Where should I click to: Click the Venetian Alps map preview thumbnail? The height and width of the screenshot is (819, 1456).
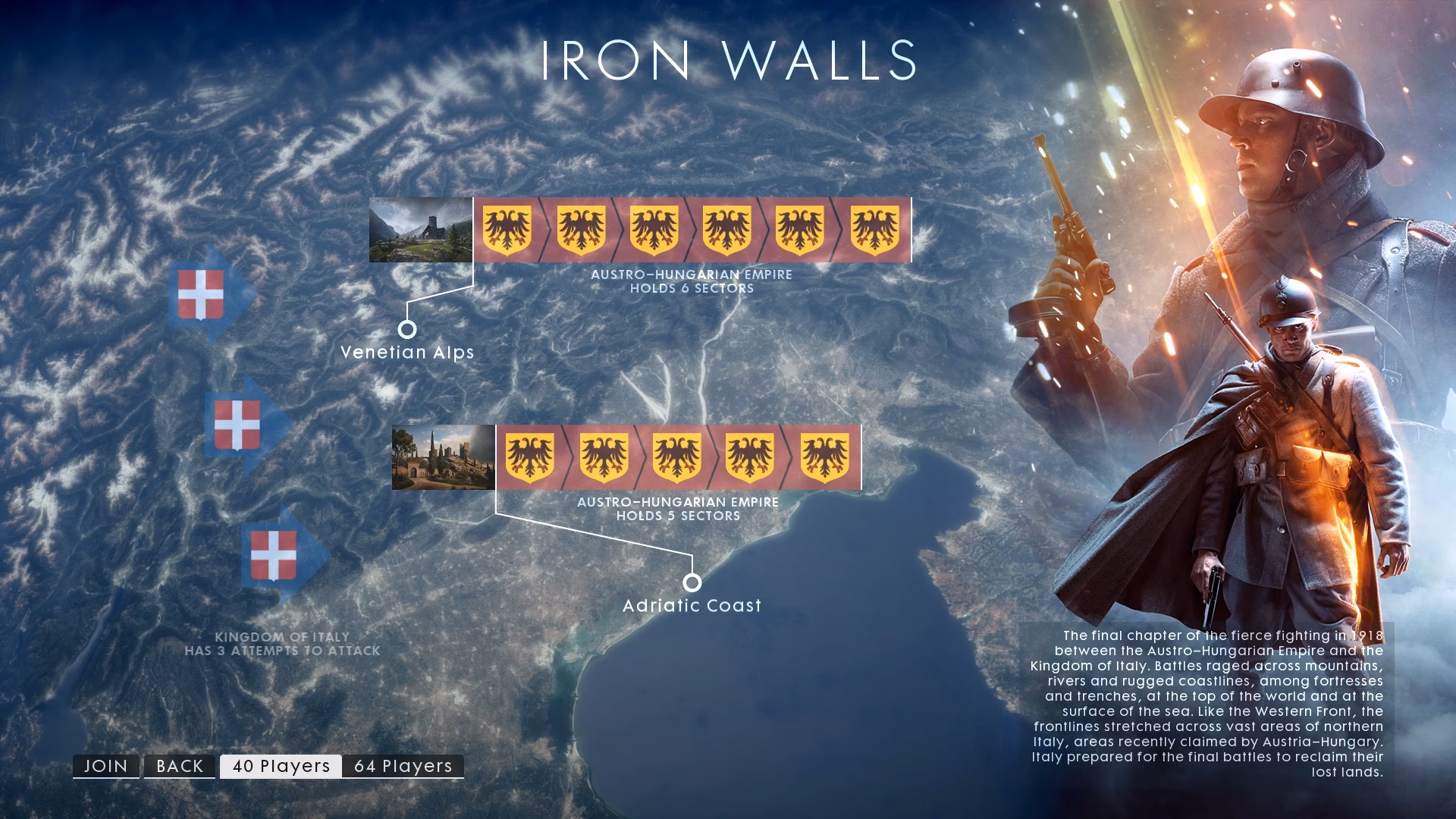click(x=419, y=230)
